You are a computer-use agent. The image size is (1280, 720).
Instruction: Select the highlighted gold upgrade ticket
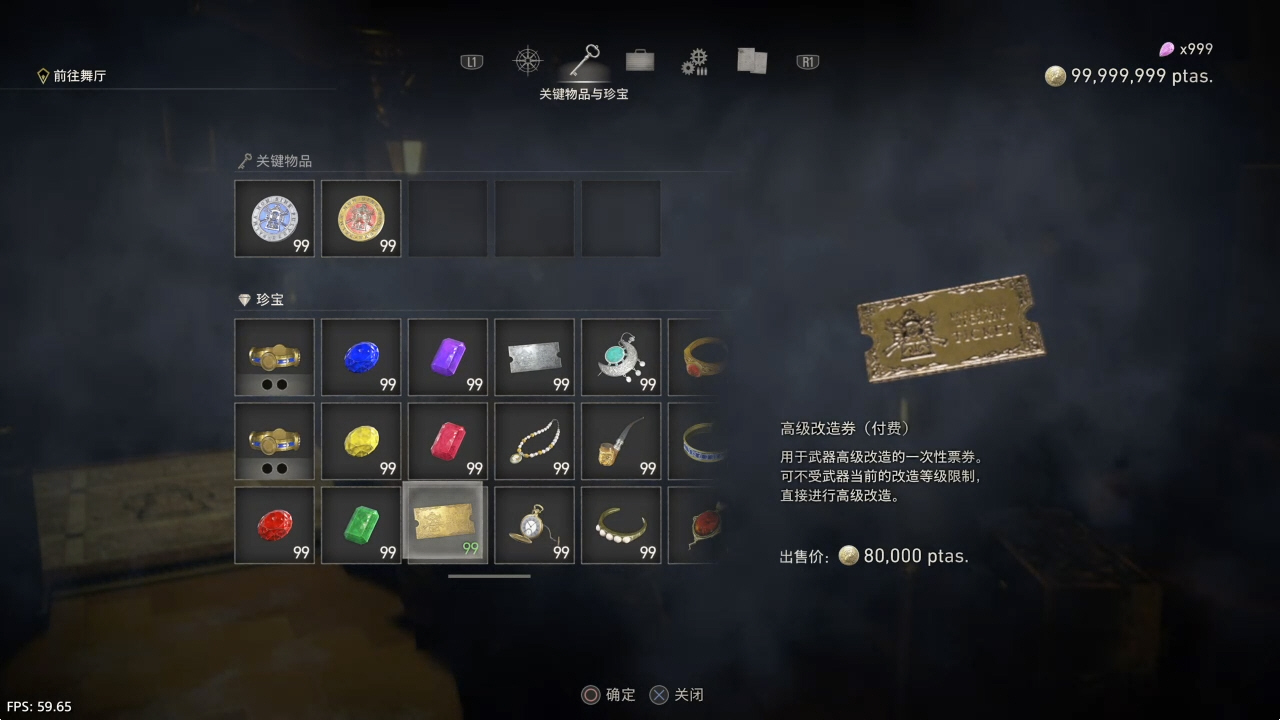[x=447, y=523]
